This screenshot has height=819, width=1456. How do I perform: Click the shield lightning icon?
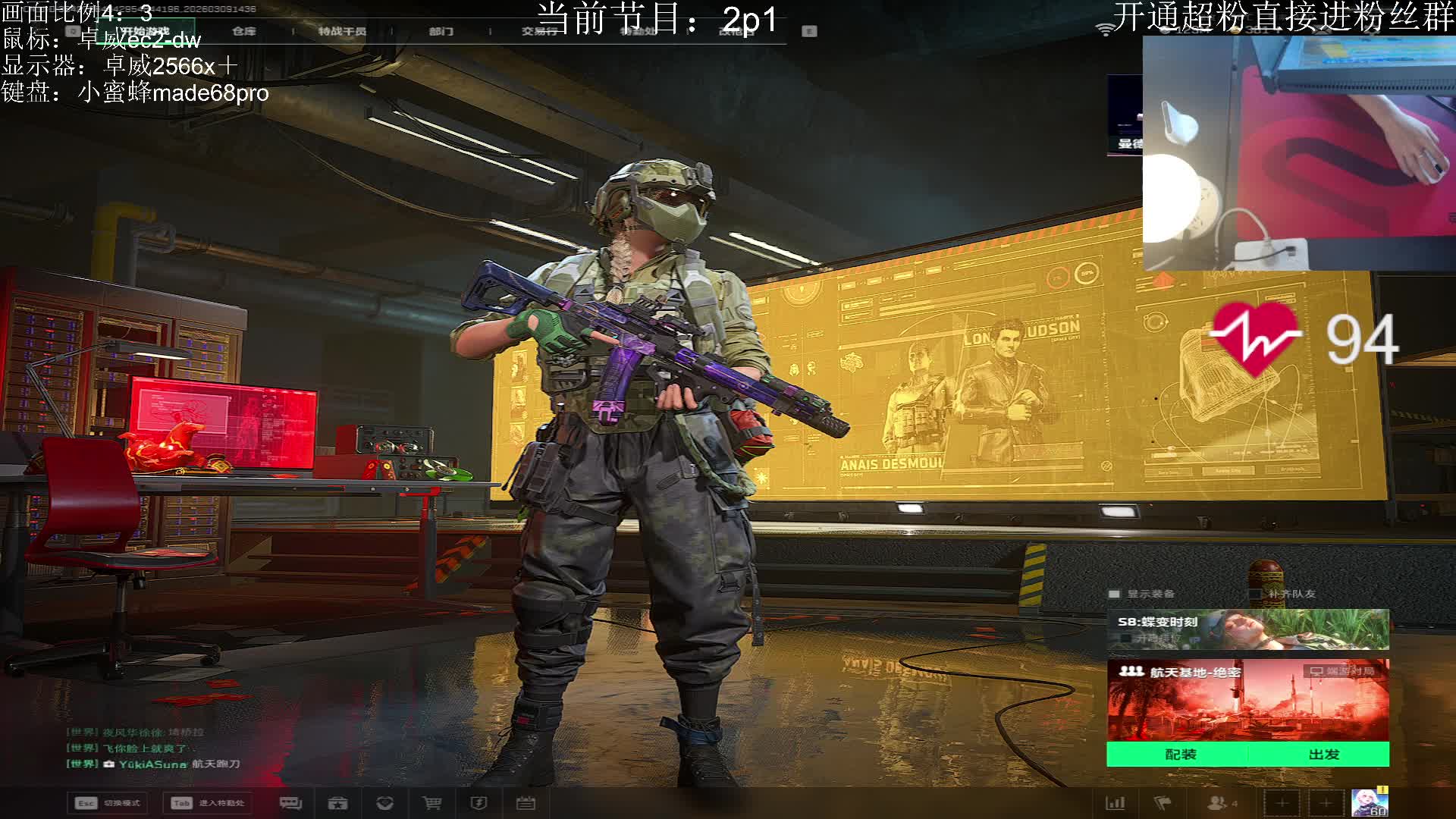click(479, 803)
